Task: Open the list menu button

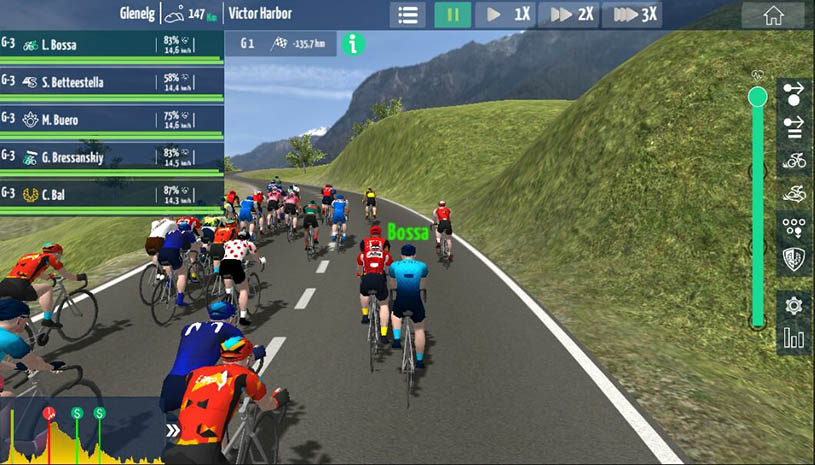Action: [407, 15]
